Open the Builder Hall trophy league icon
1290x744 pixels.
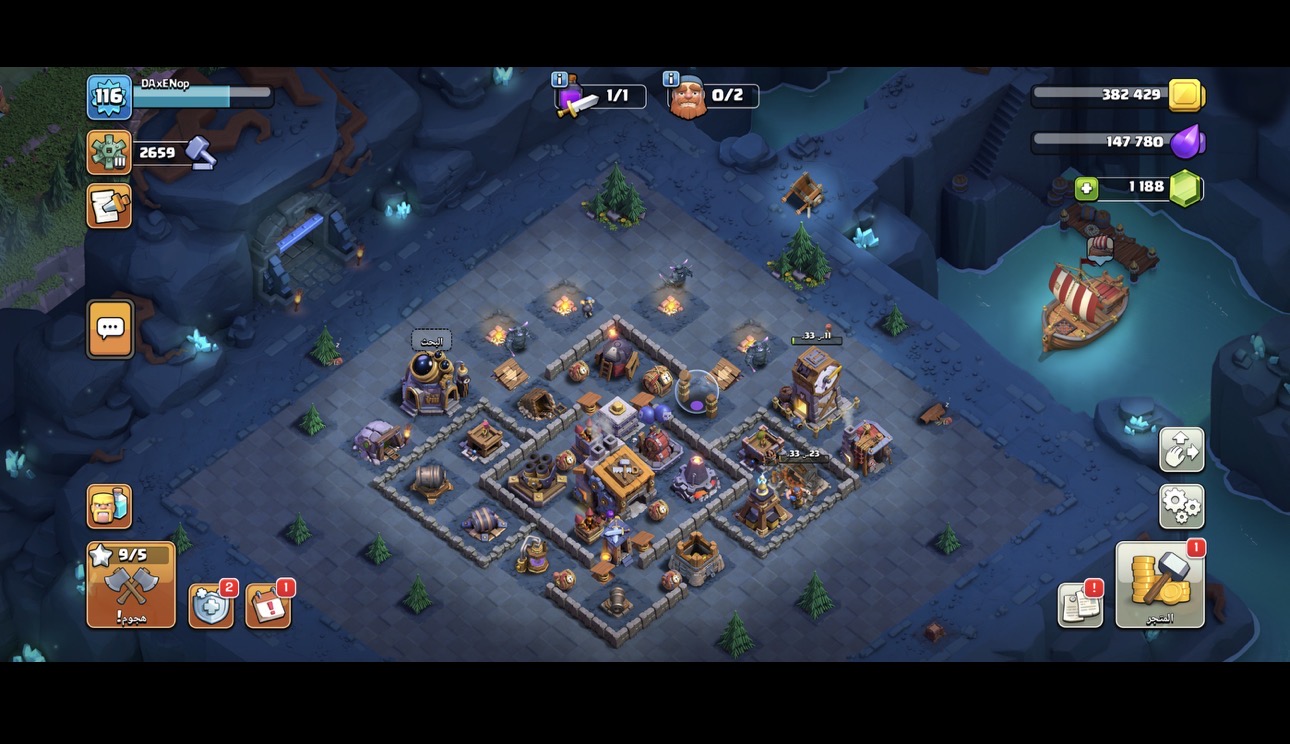[x=109, y=153]
